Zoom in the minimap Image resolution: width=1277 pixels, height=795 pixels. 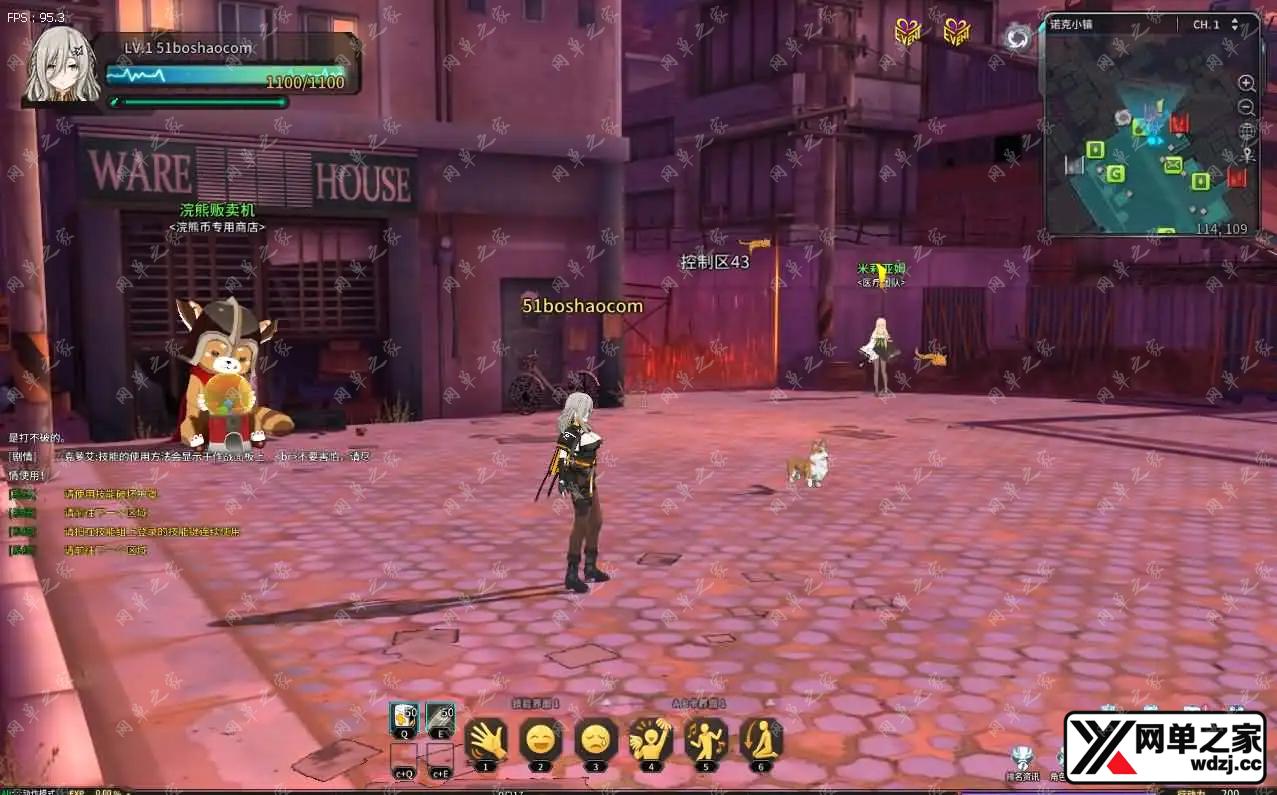[x=1247, y=83]
